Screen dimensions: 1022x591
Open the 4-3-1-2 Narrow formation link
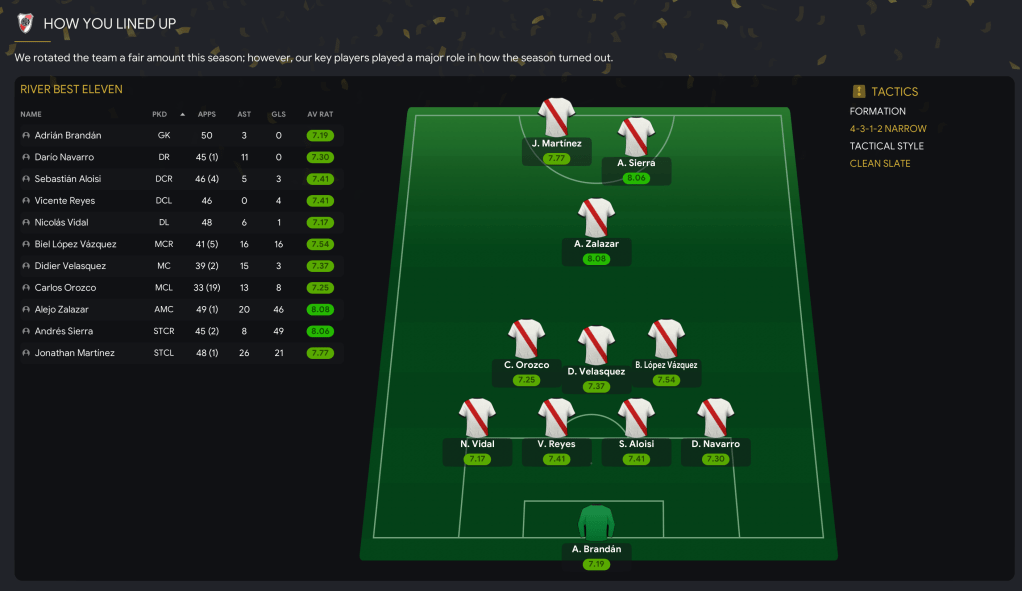888,129
